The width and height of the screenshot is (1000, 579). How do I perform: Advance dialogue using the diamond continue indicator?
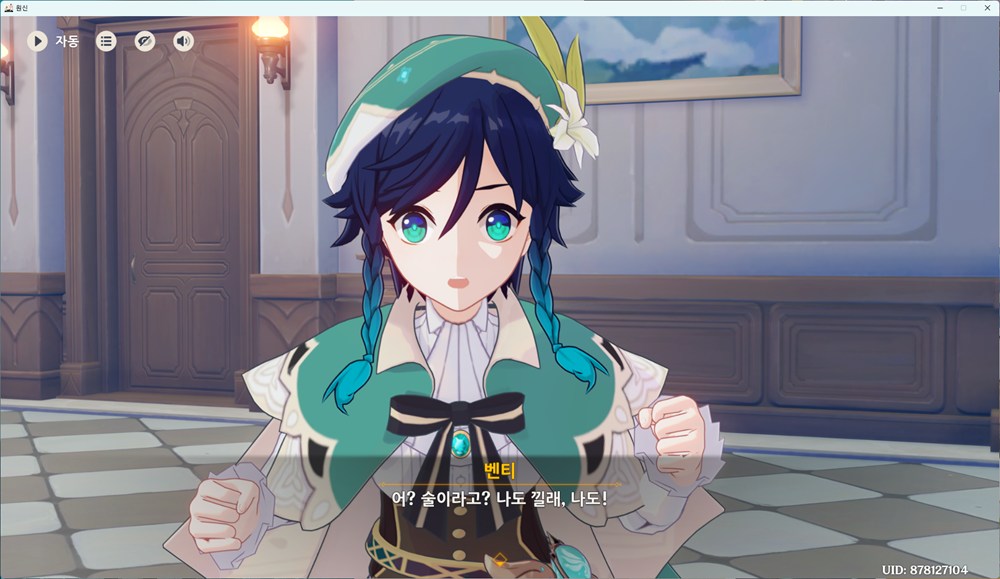(500, 558)
